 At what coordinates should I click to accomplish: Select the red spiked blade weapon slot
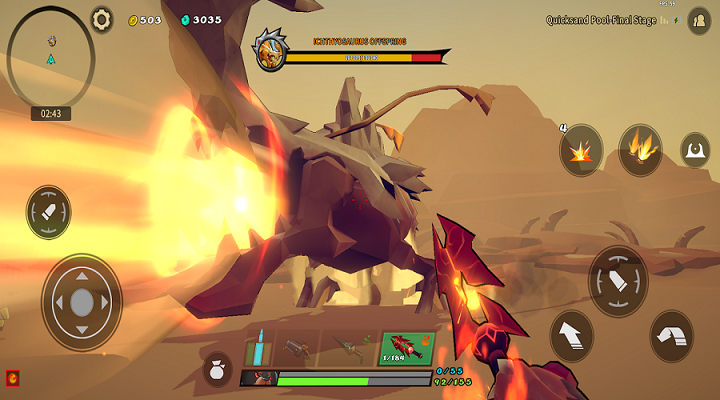click(406, 349)
